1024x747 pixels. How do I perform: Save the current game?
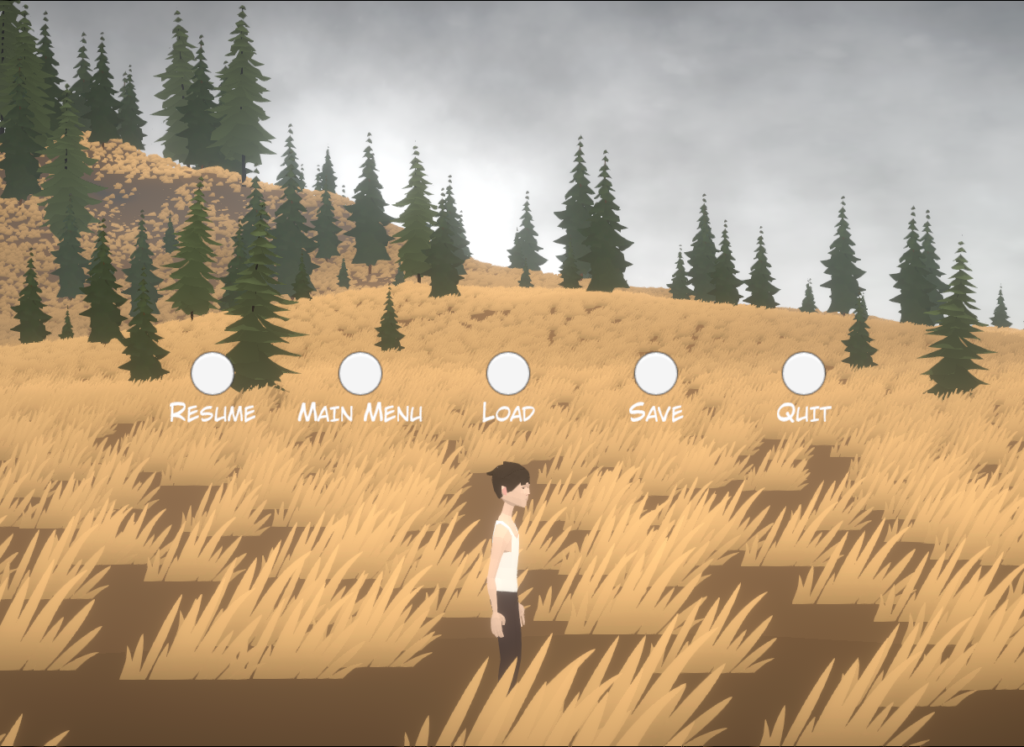pyautogui.click(x=656, y=374)
